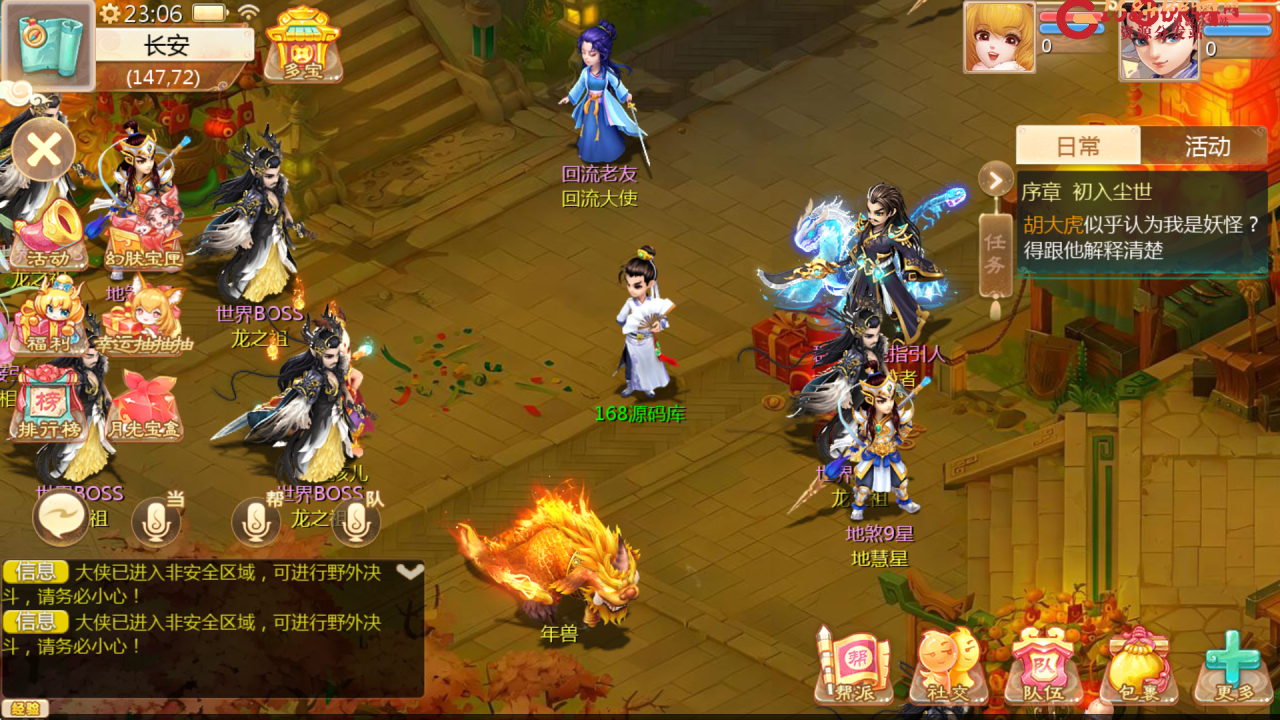The height and width of the screenshot is (720, 1280).
Task: Close the side menu with the X button
Action: [x=43, y=151]
